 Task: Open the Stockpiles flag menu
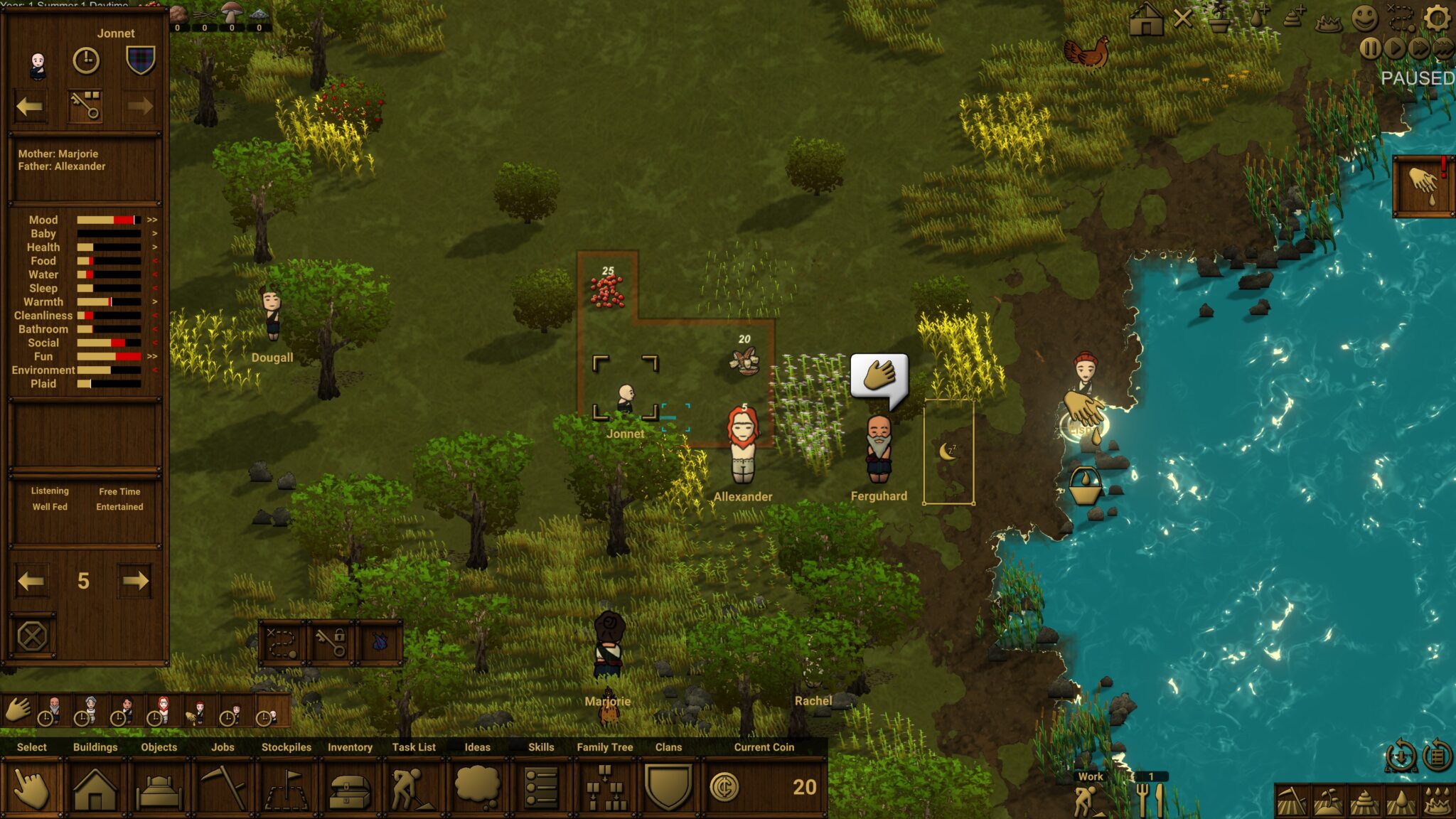(x=286, y=788)
